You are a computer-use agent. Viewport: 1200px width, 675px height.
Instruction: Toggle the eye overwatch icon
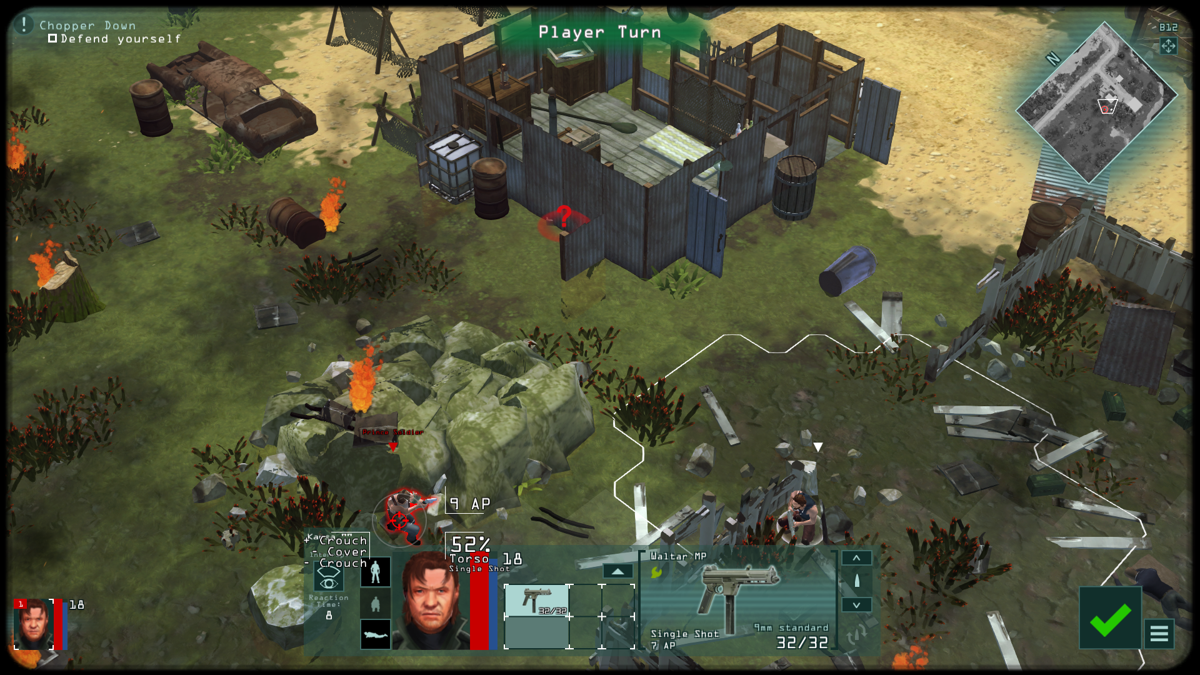point(329,578)
